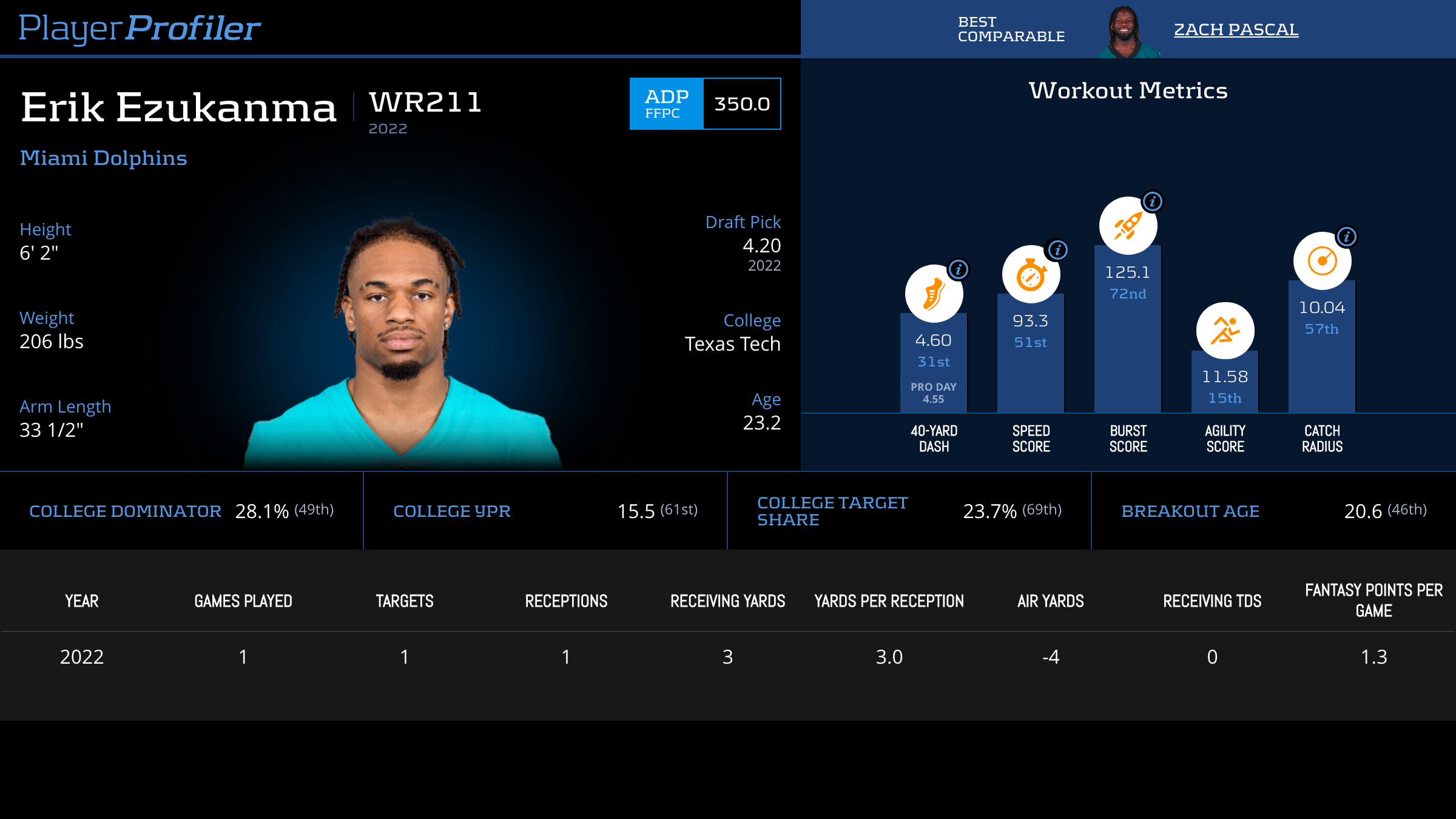
Task: Select the Miami Dolphins team link
Action: click(x=103, y=158)
